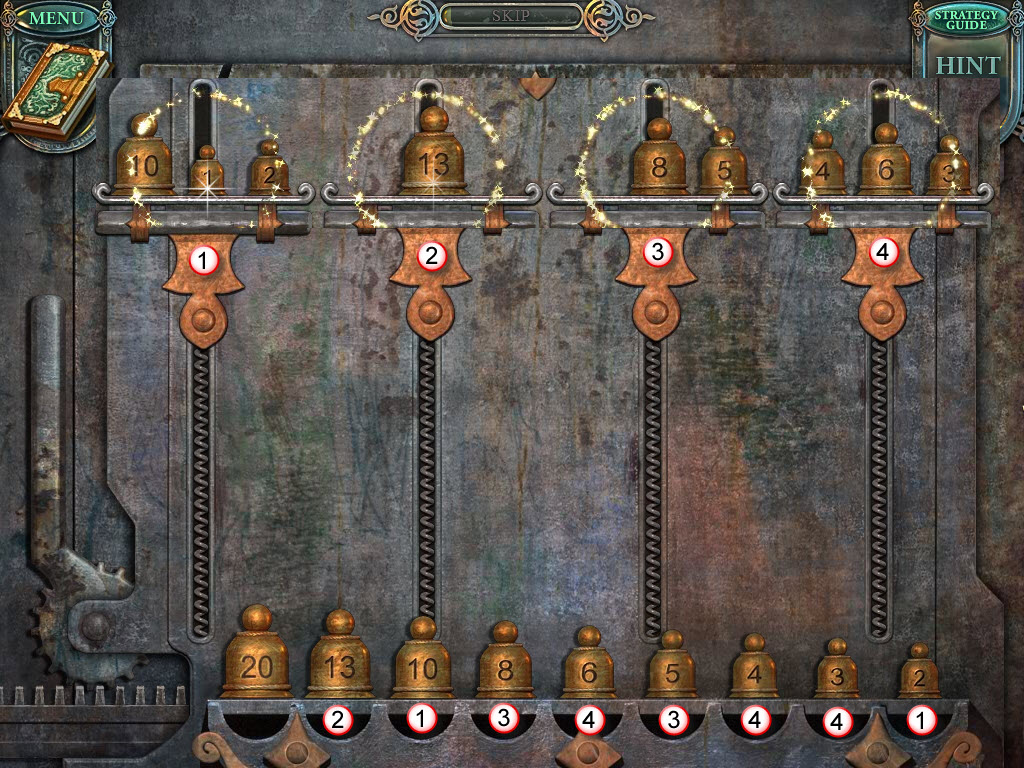Open the Strategy Guide
The height and width of the screenshot is (768, 1024).
966,18
